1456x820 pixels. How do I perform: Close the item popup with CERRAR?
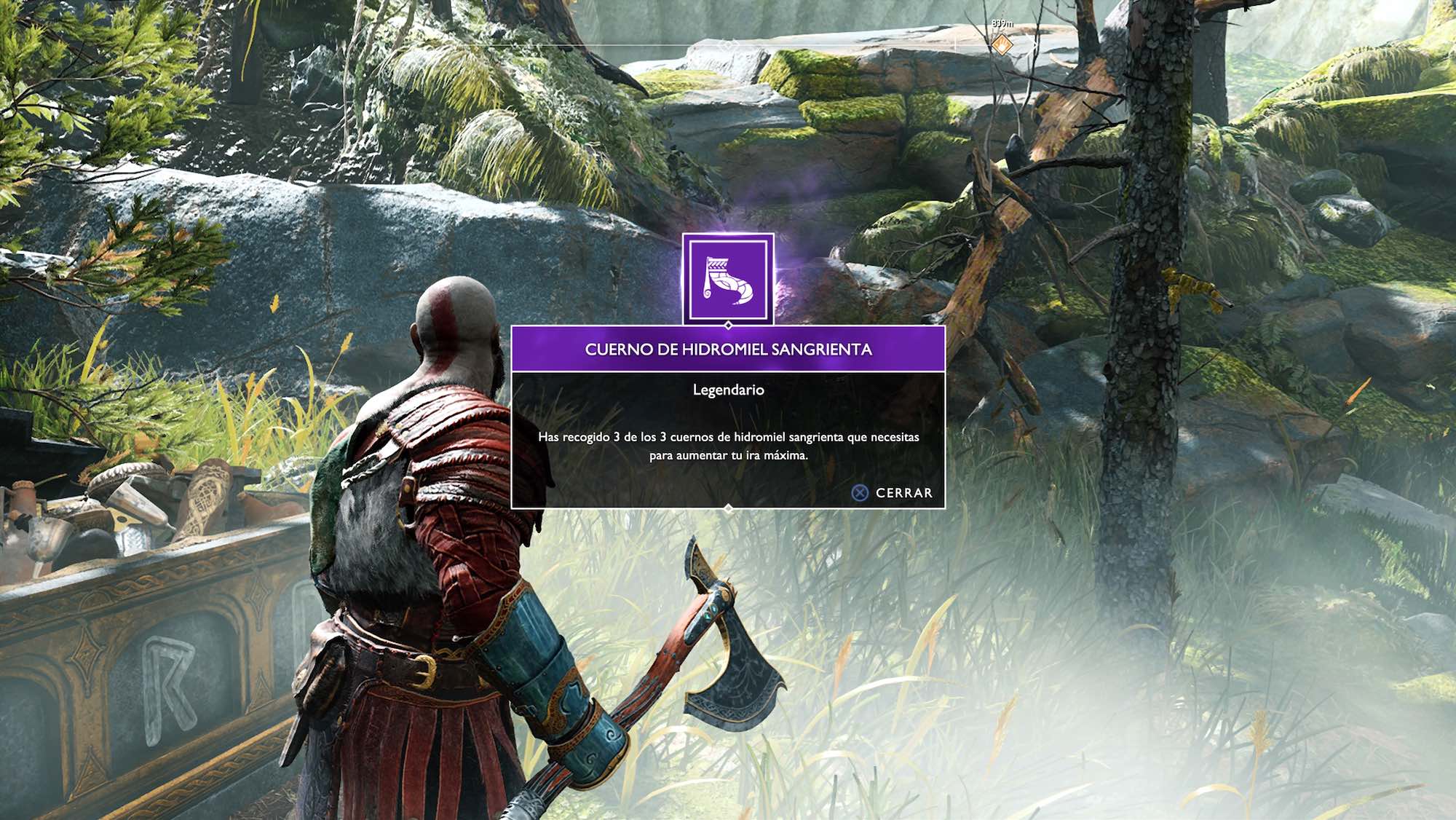893,493
